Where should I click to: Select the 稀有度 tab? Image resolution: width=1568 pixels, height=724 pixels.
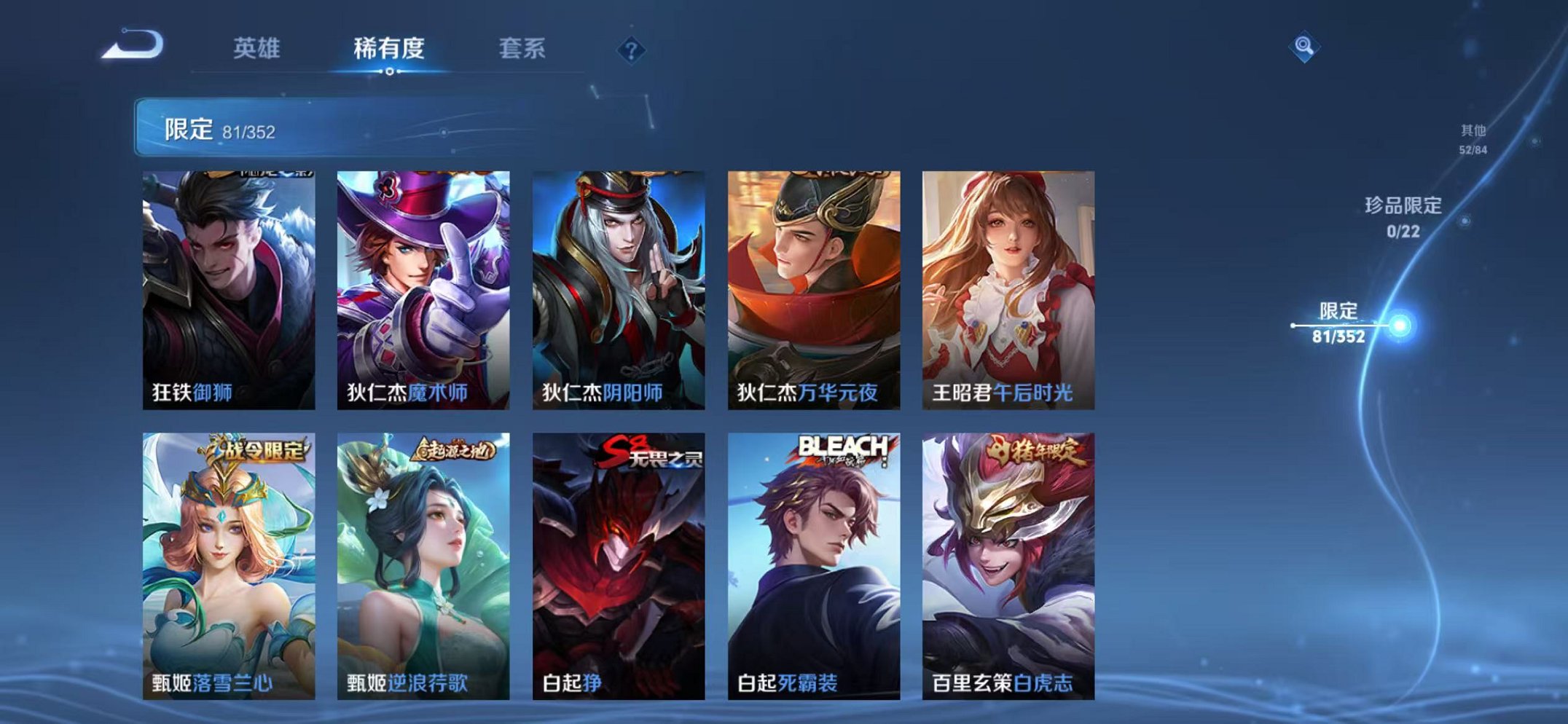390,47
